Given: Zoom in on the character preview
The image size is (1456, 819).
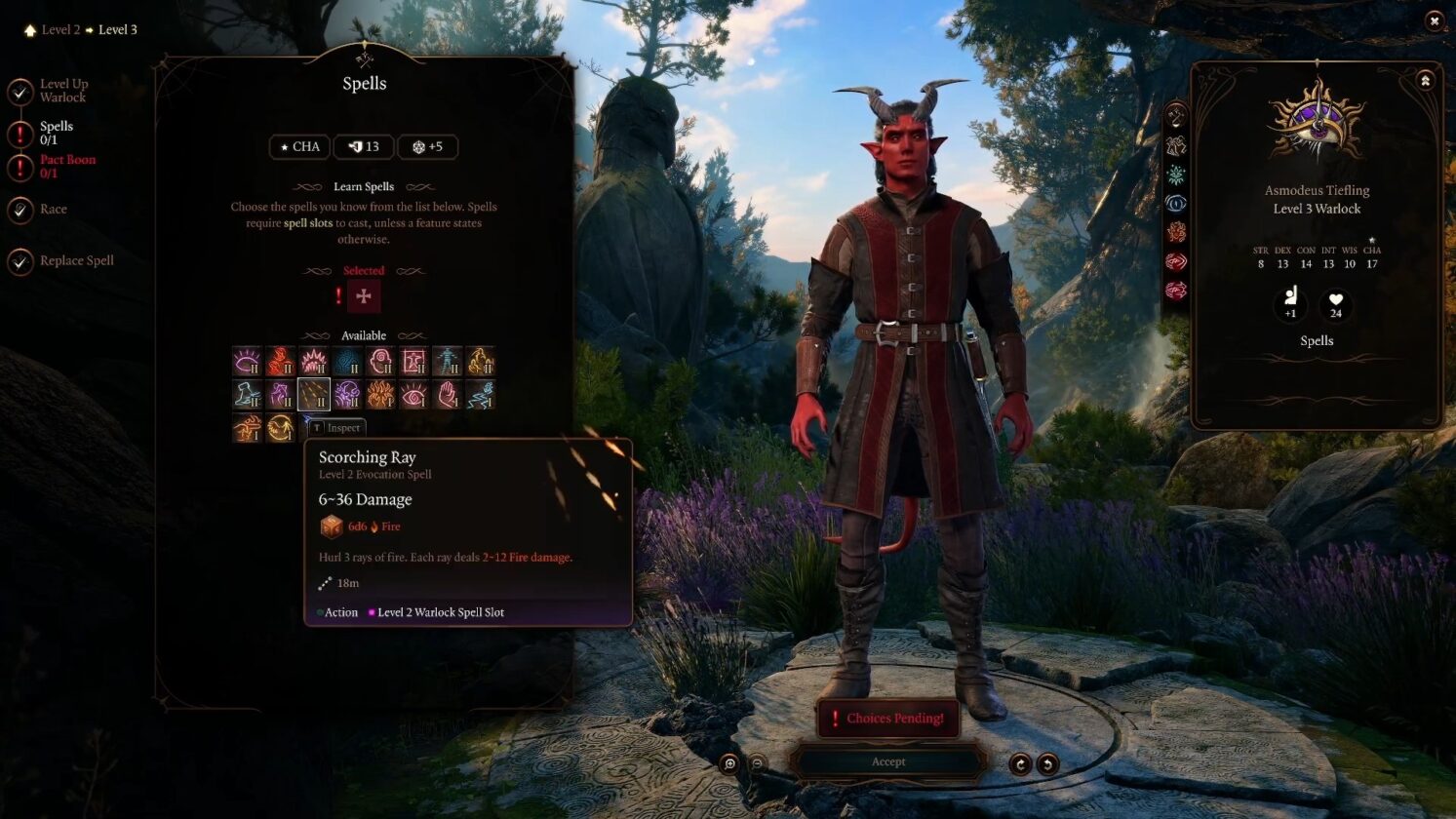Looking at the screenshot, I should pos(729,763).
